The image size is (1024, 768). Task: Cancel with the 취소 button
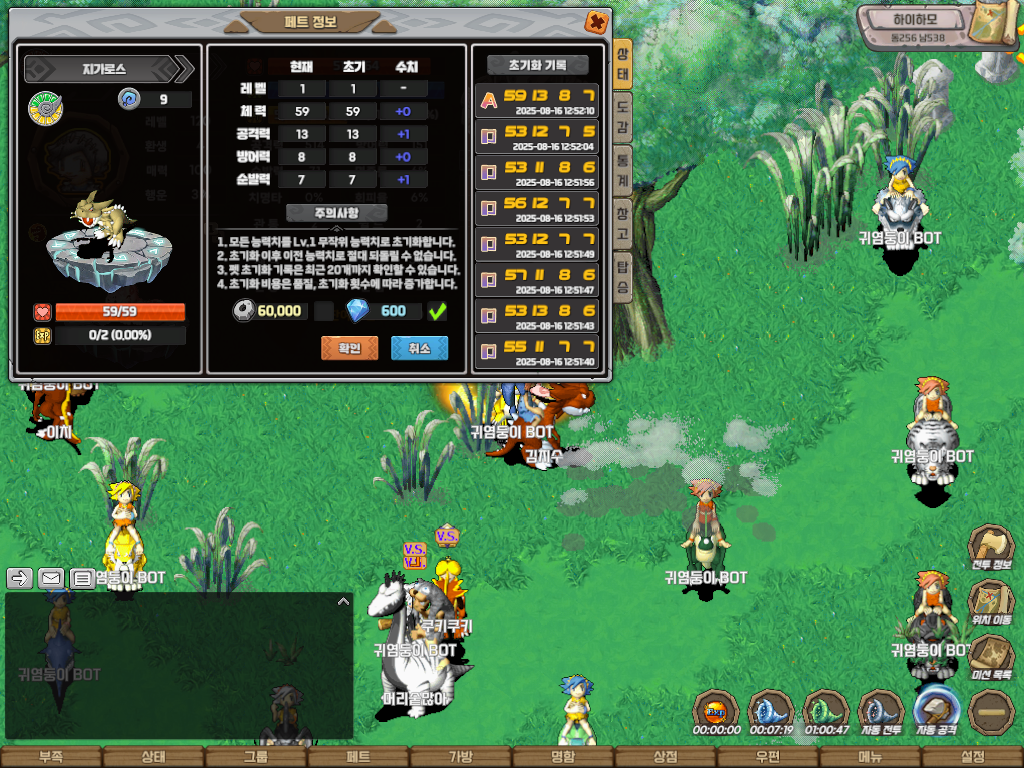pos(419,348)
